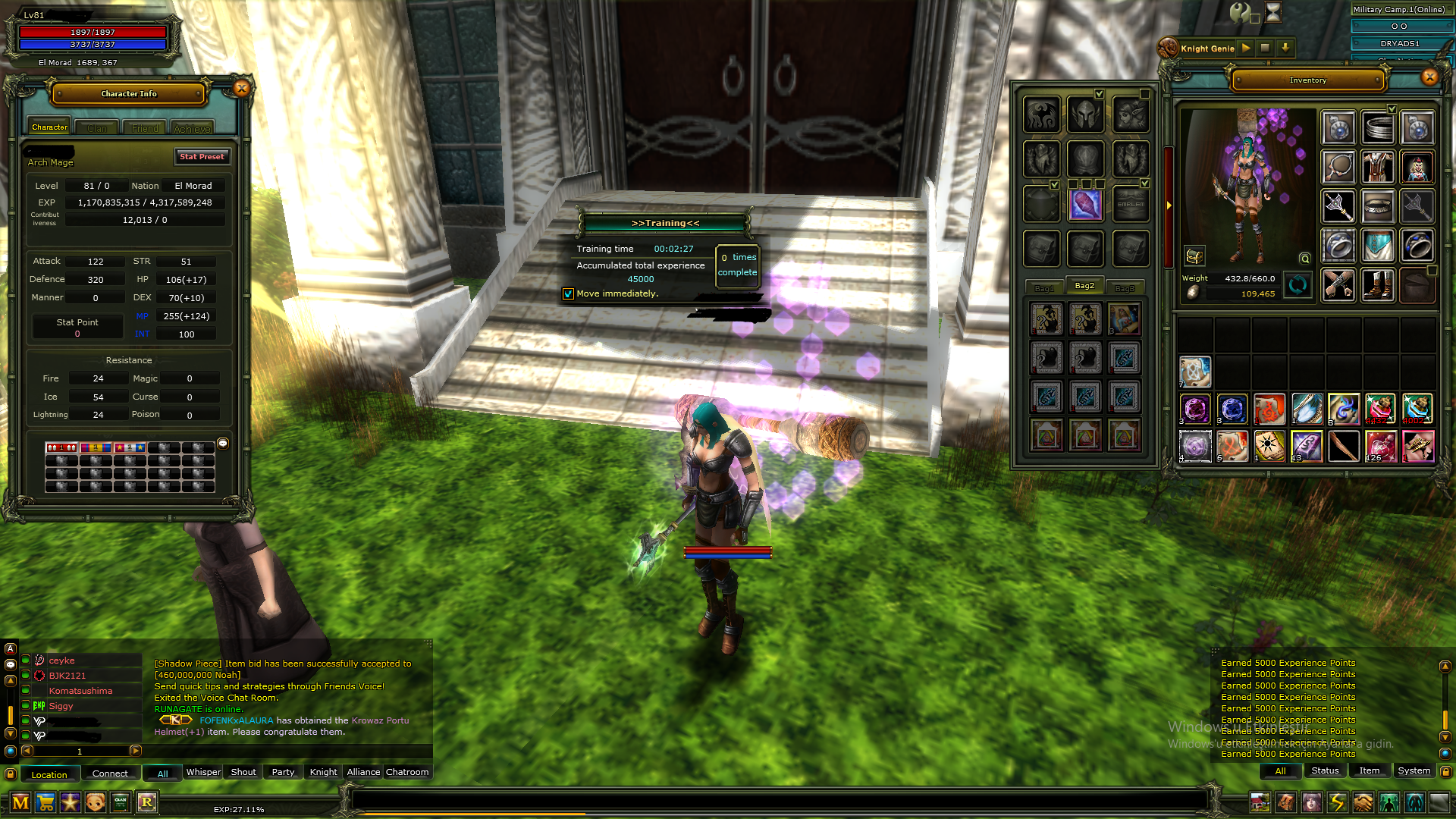The height and width of the screenshot is (819, 1456).
Task: Open the Stat Preset menu
Action: [201, 157]
